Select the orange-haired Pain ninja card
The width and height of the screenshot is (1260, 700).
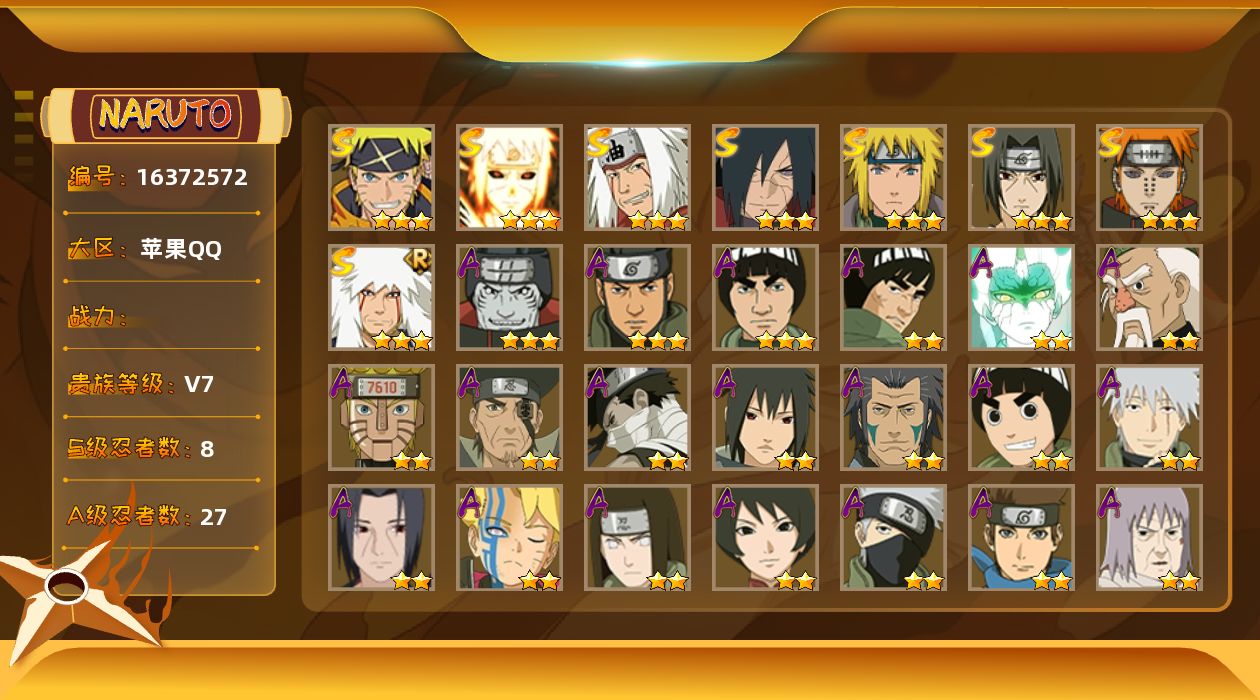(x=1148, y=178)
